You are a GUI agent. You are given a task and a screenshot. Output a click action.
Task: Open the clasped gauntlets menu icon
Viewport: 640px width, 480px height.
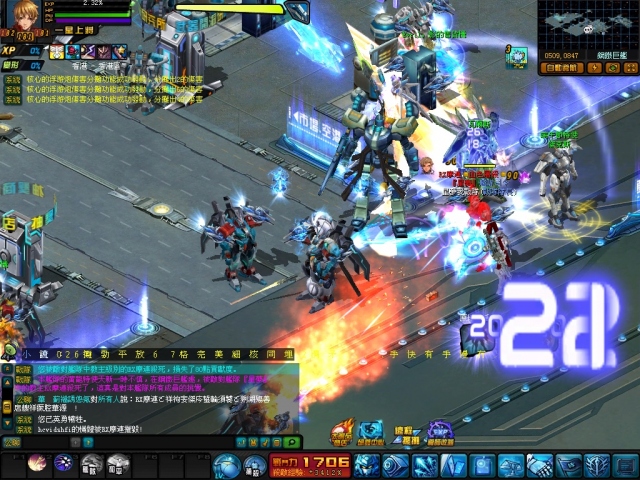(x=541, y=465)
